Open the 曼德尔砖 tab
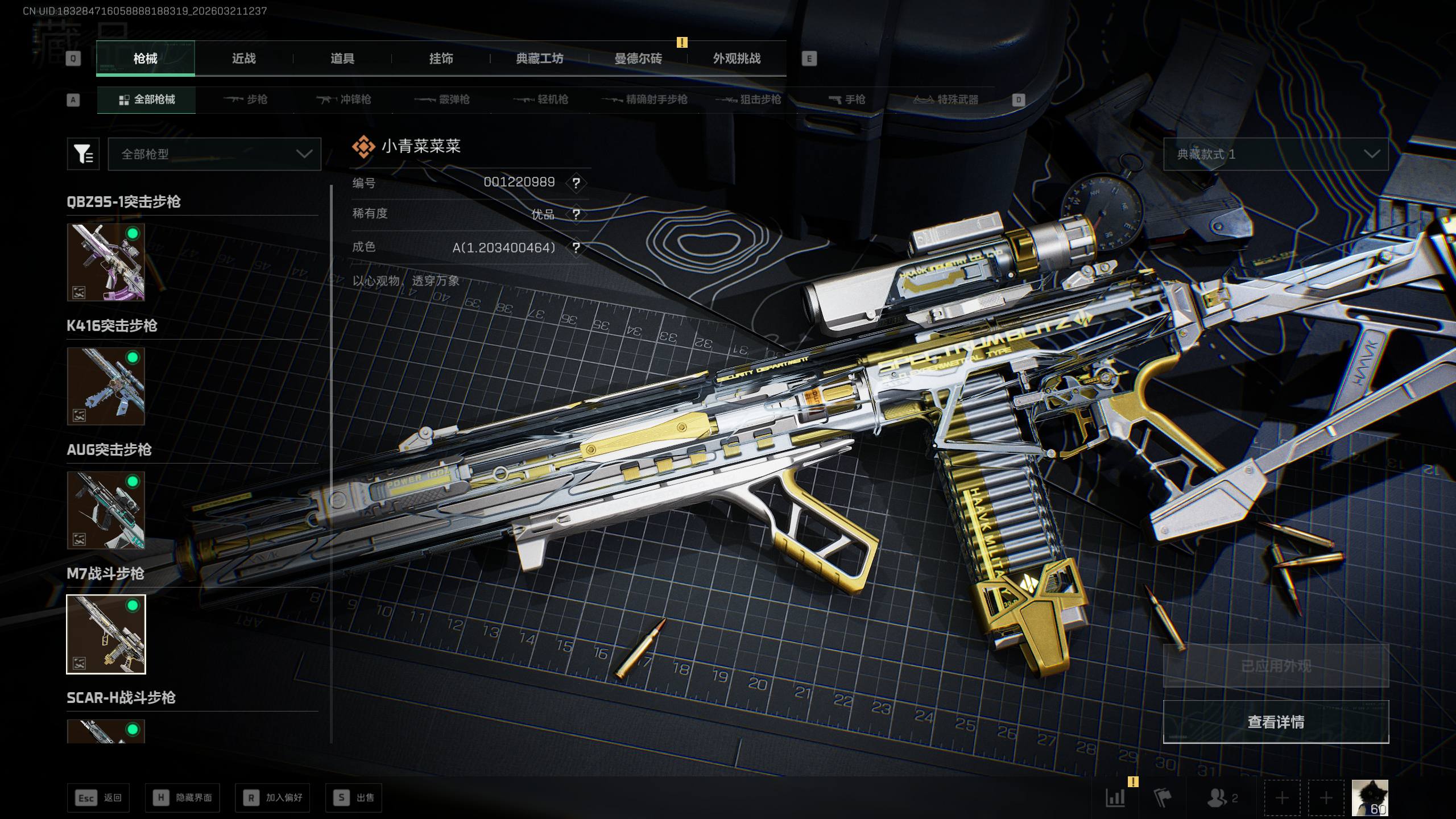1456x819 pixels. (638, 59)
